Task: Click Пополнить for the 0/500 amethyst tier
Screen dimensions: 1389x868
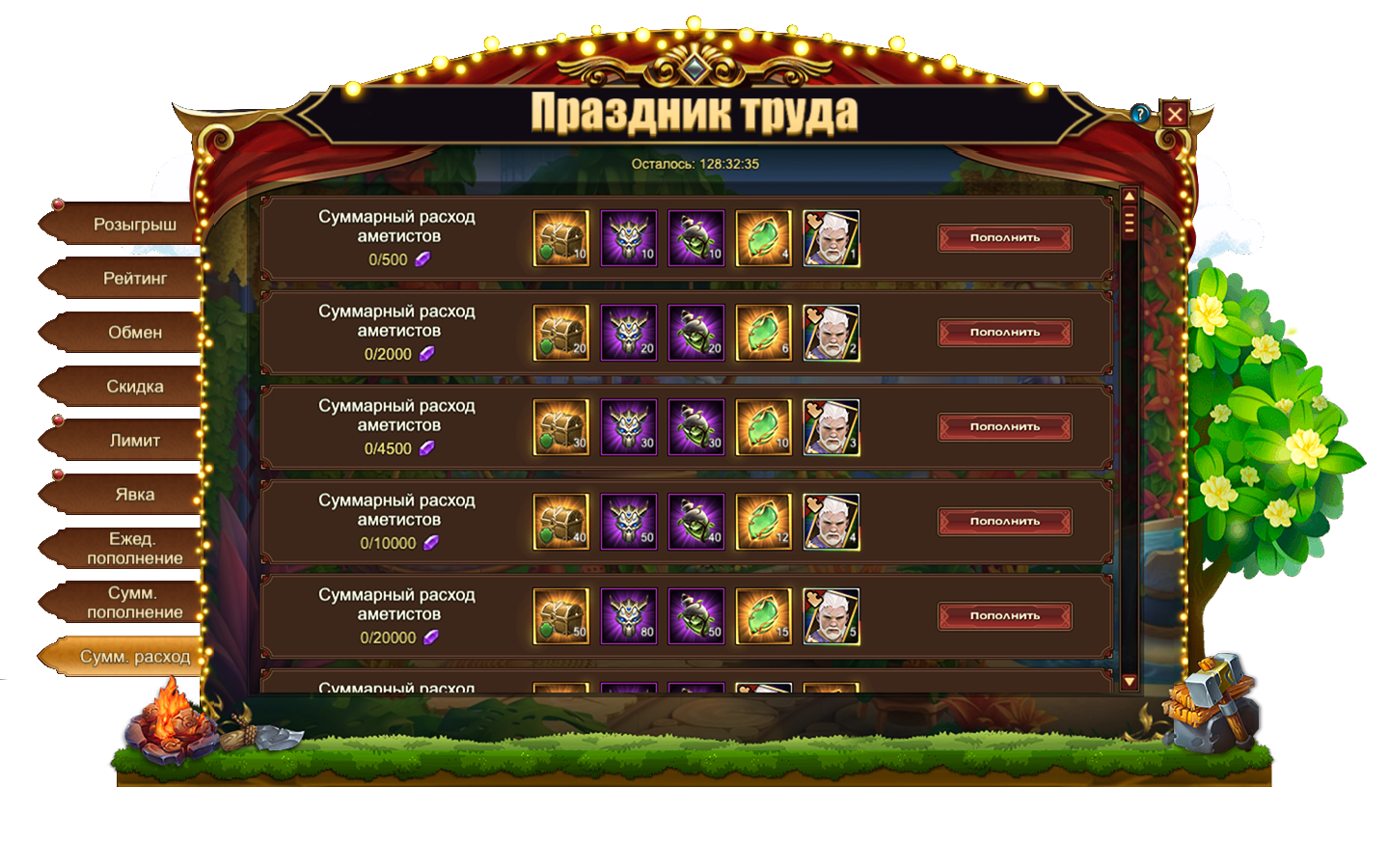Action: [x=1004, y=238]
